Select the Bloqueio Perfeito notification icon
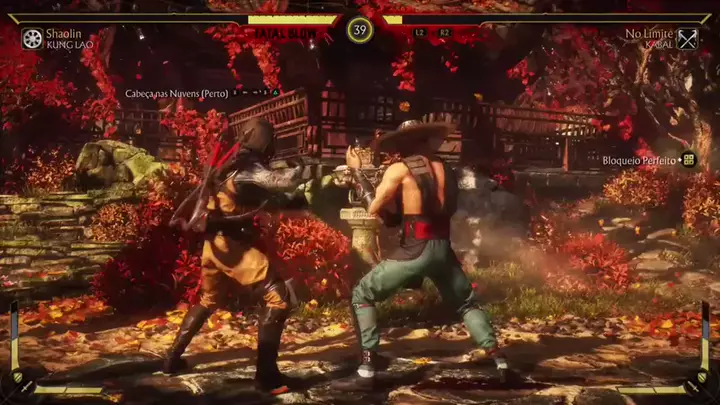 tap(688, 159)
